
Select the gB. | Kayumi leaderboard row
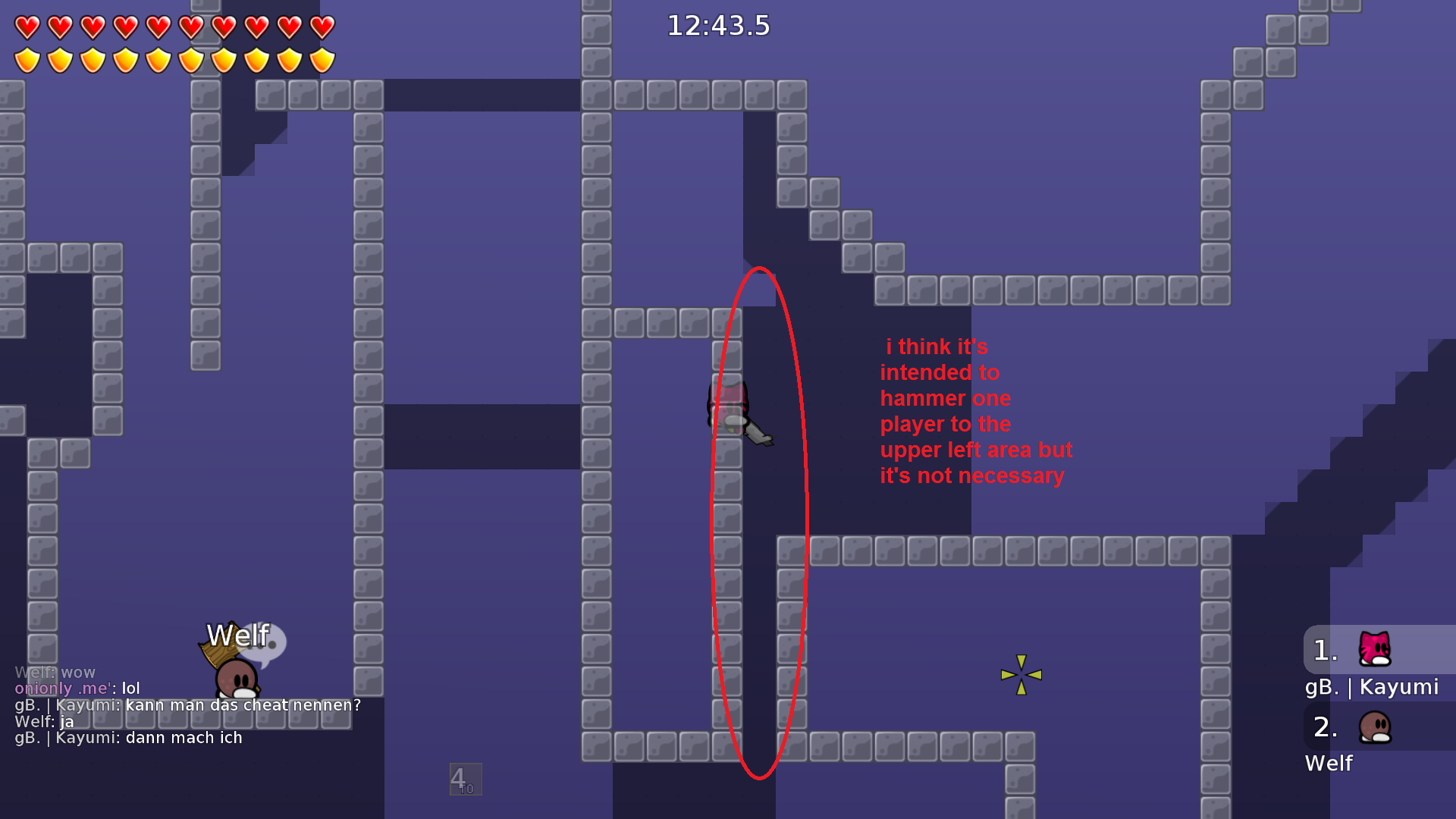1371,687
